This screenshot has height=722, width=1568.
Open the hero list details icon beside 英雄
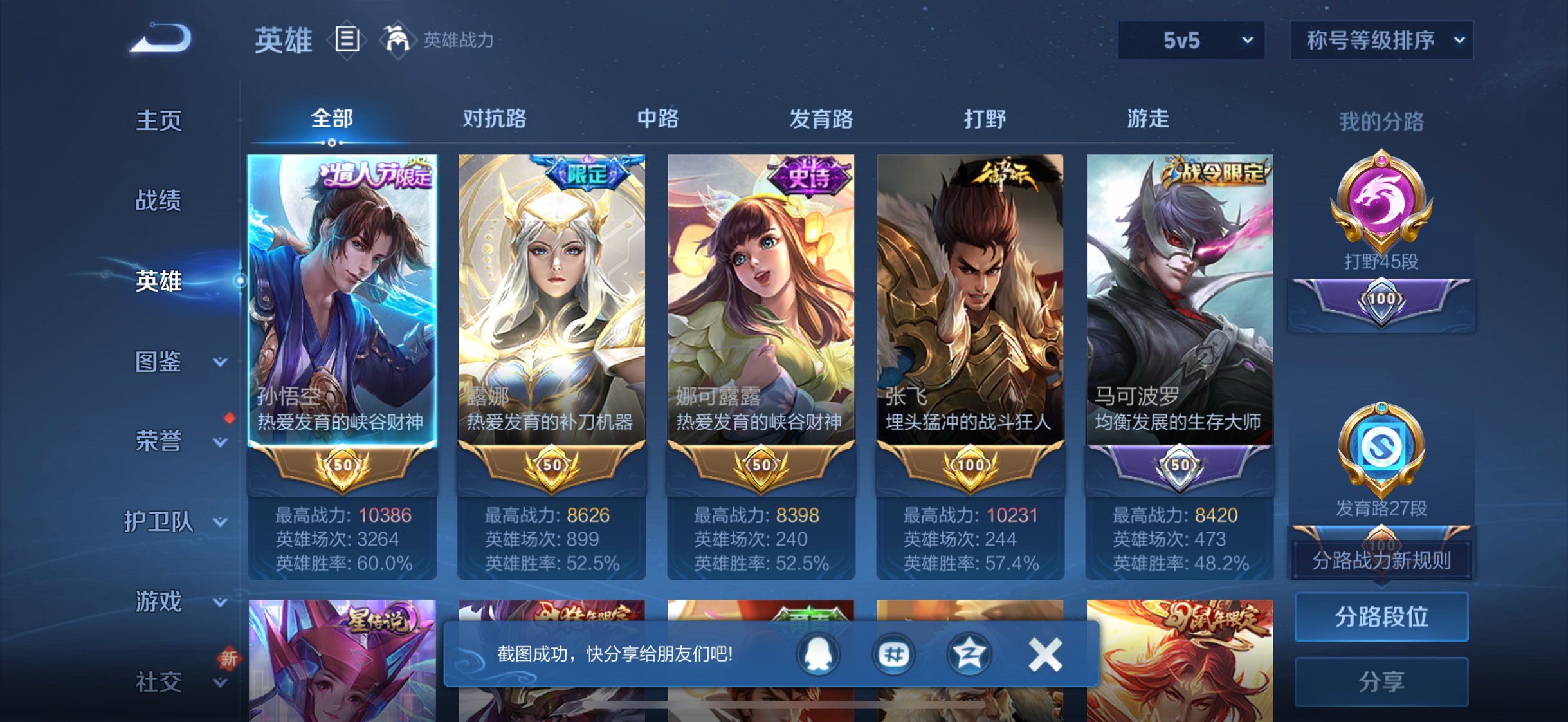(x=348, y=39)
